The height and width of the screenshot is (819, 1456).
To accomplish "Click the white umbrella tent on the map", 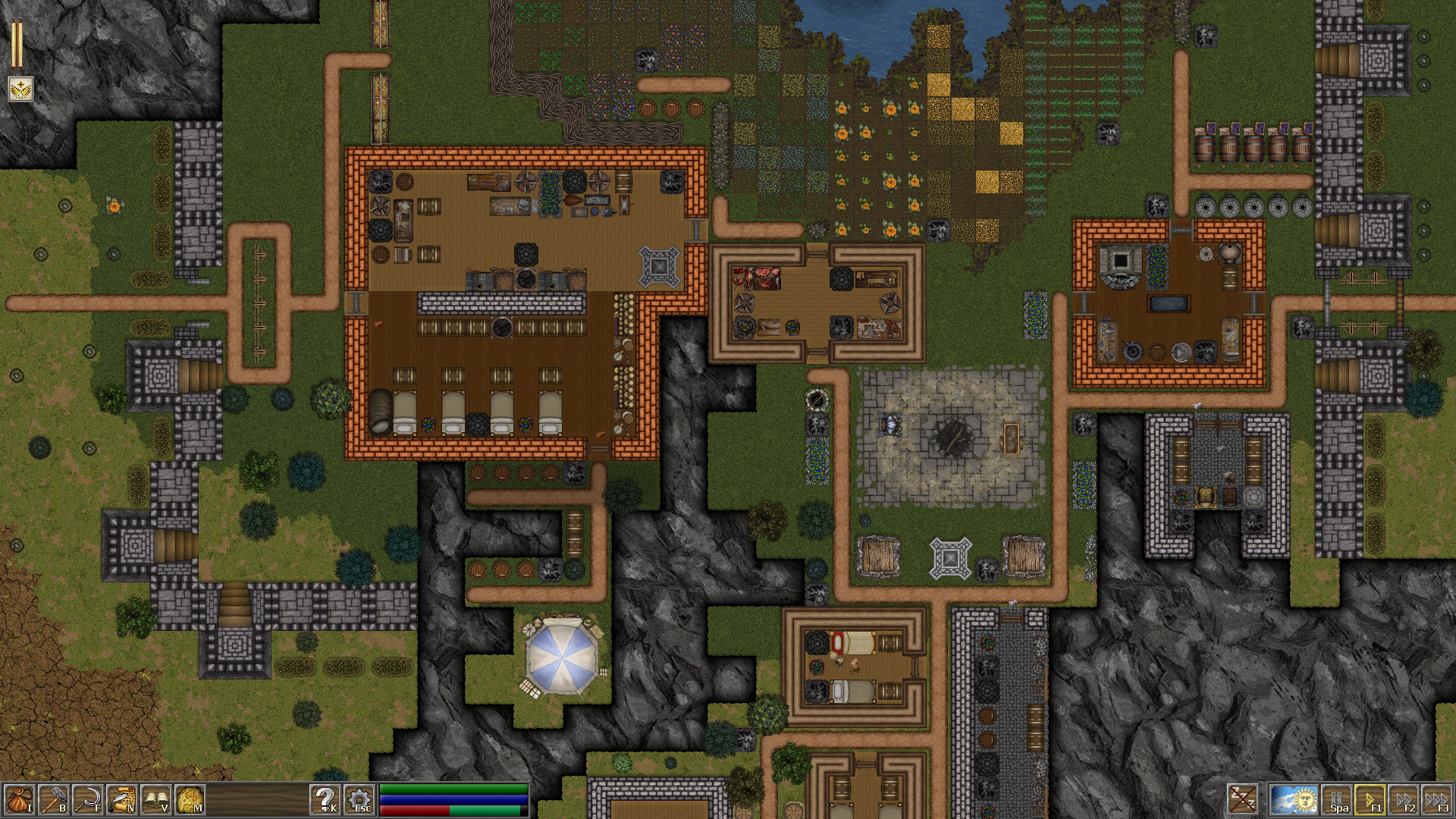I will click(560, 657).
